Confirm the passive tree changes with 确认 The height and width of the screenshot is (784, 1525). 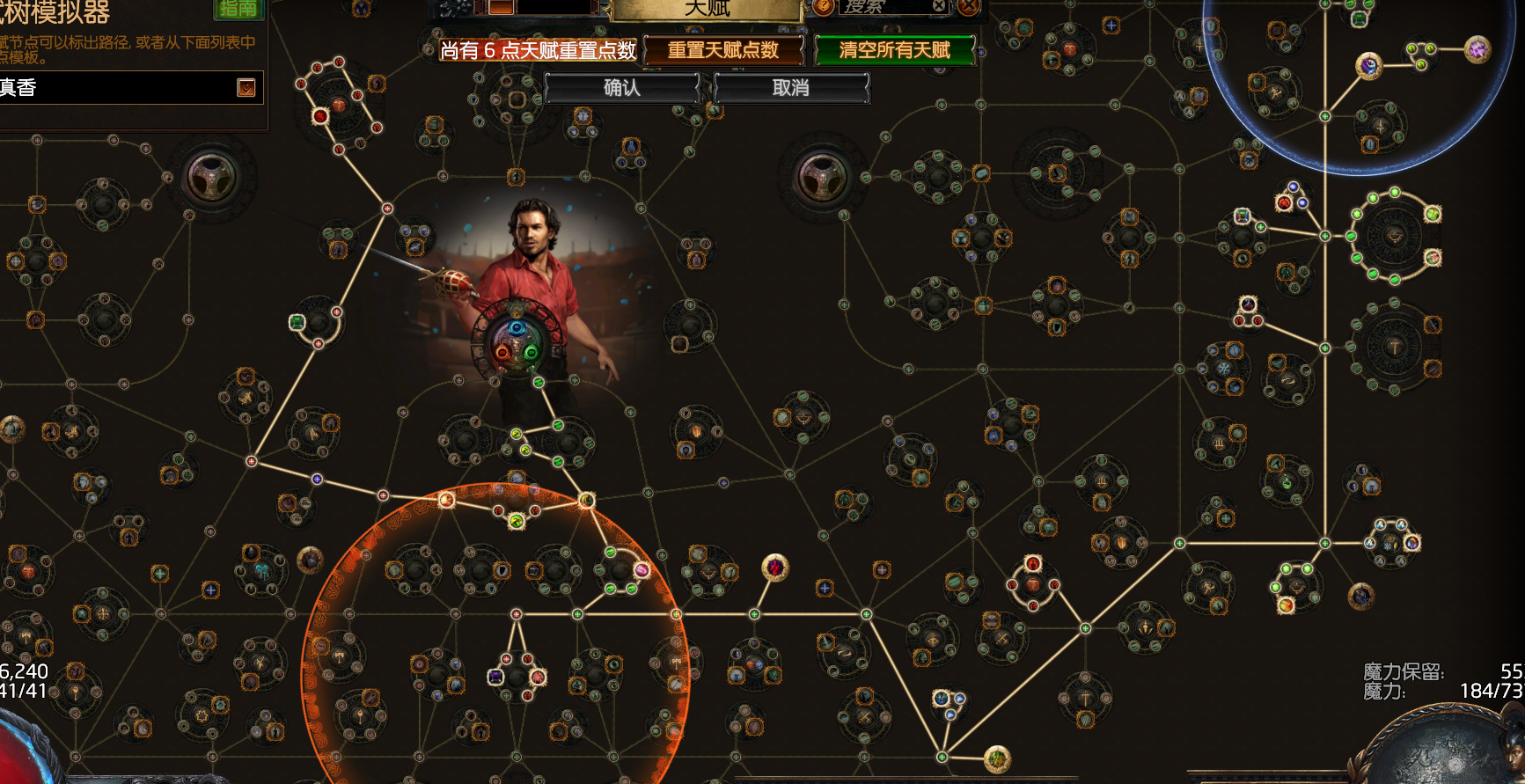coord(621,88)
